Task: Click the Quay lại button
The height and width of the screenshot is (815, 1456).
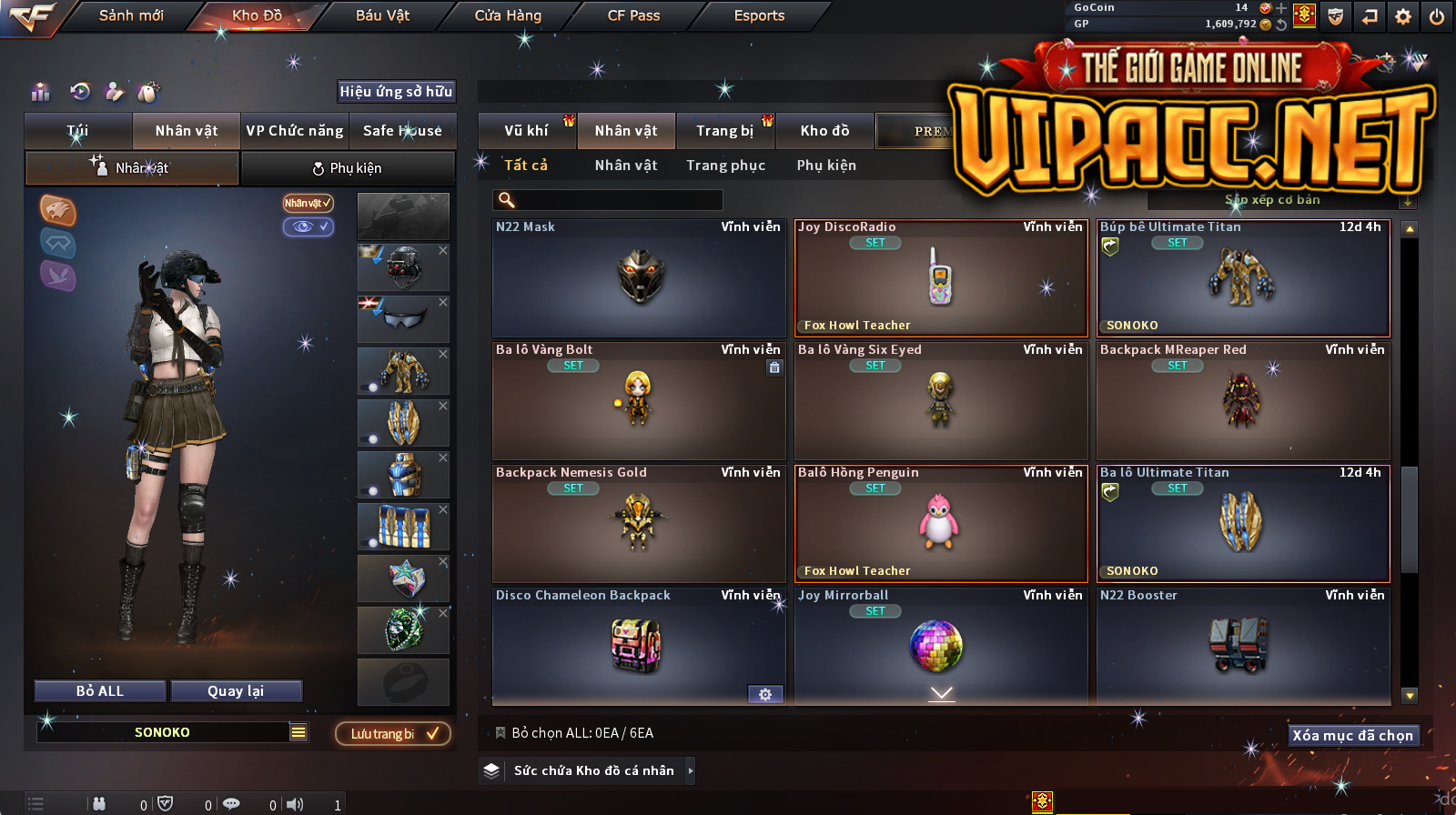Action: pyautogui.click(x=236, y=691)
